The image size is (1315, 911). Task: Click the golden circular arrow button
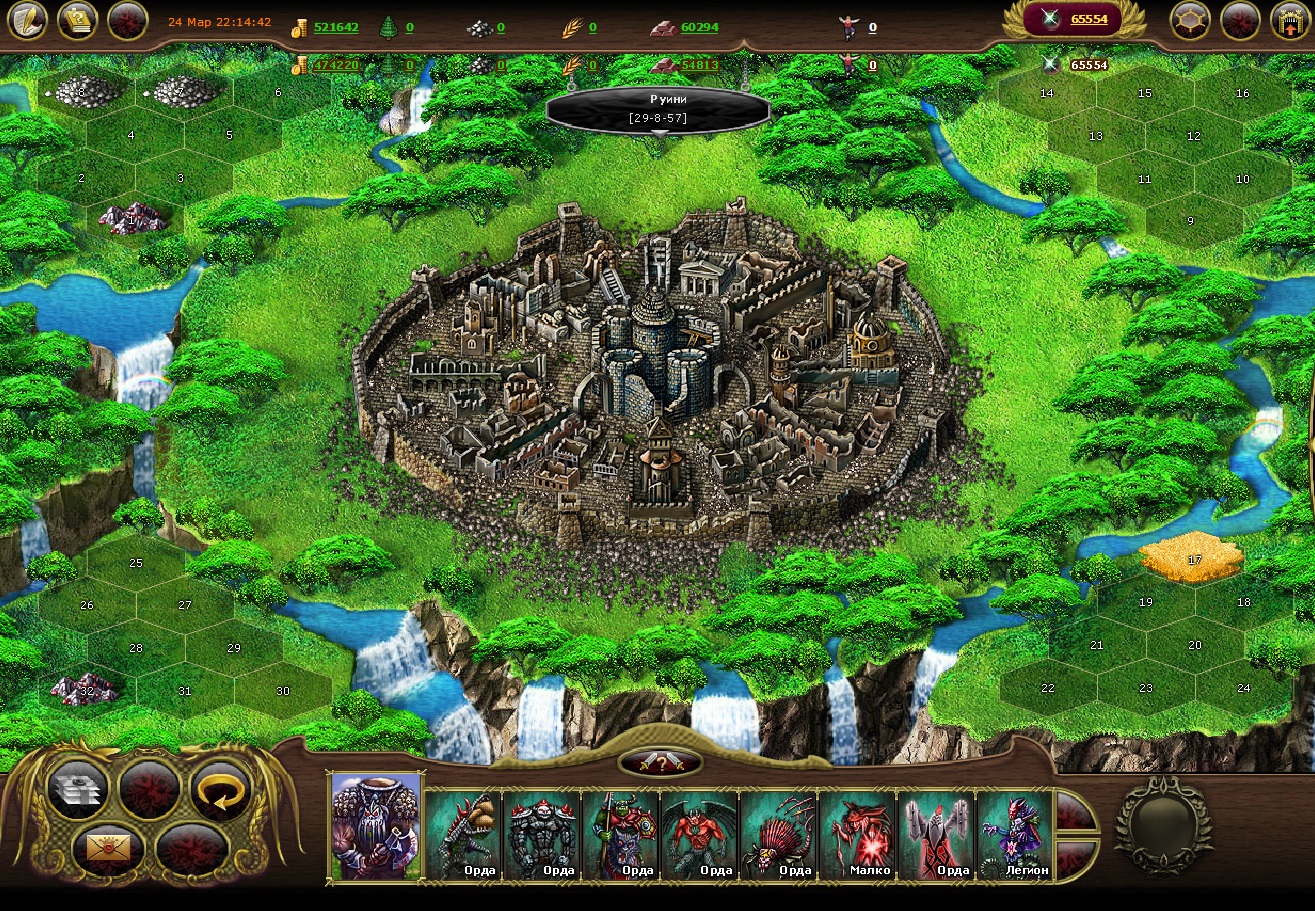(x=219, y=790)
